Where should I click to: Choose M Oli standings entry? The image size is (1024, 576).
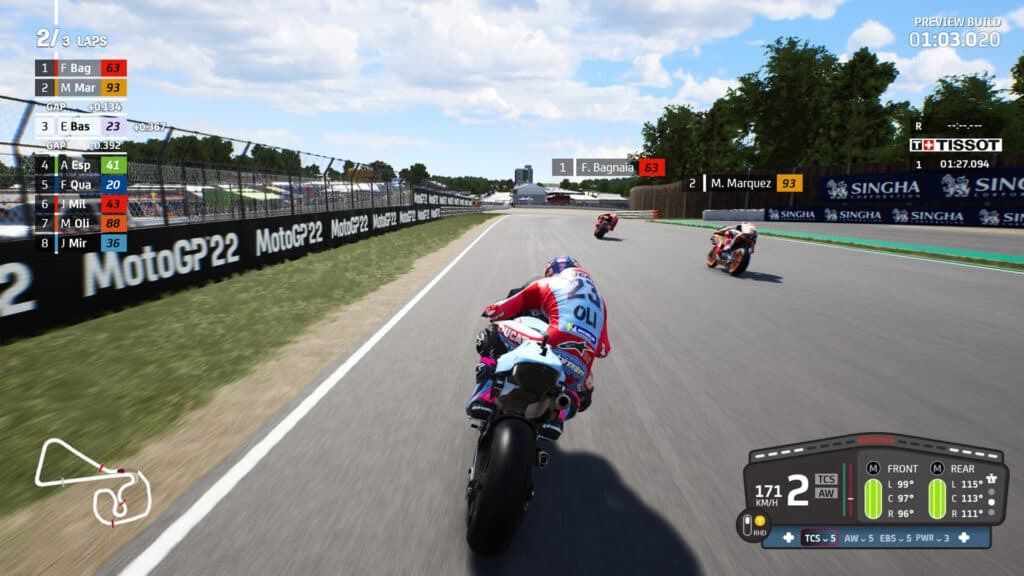(x=80, y=222)
